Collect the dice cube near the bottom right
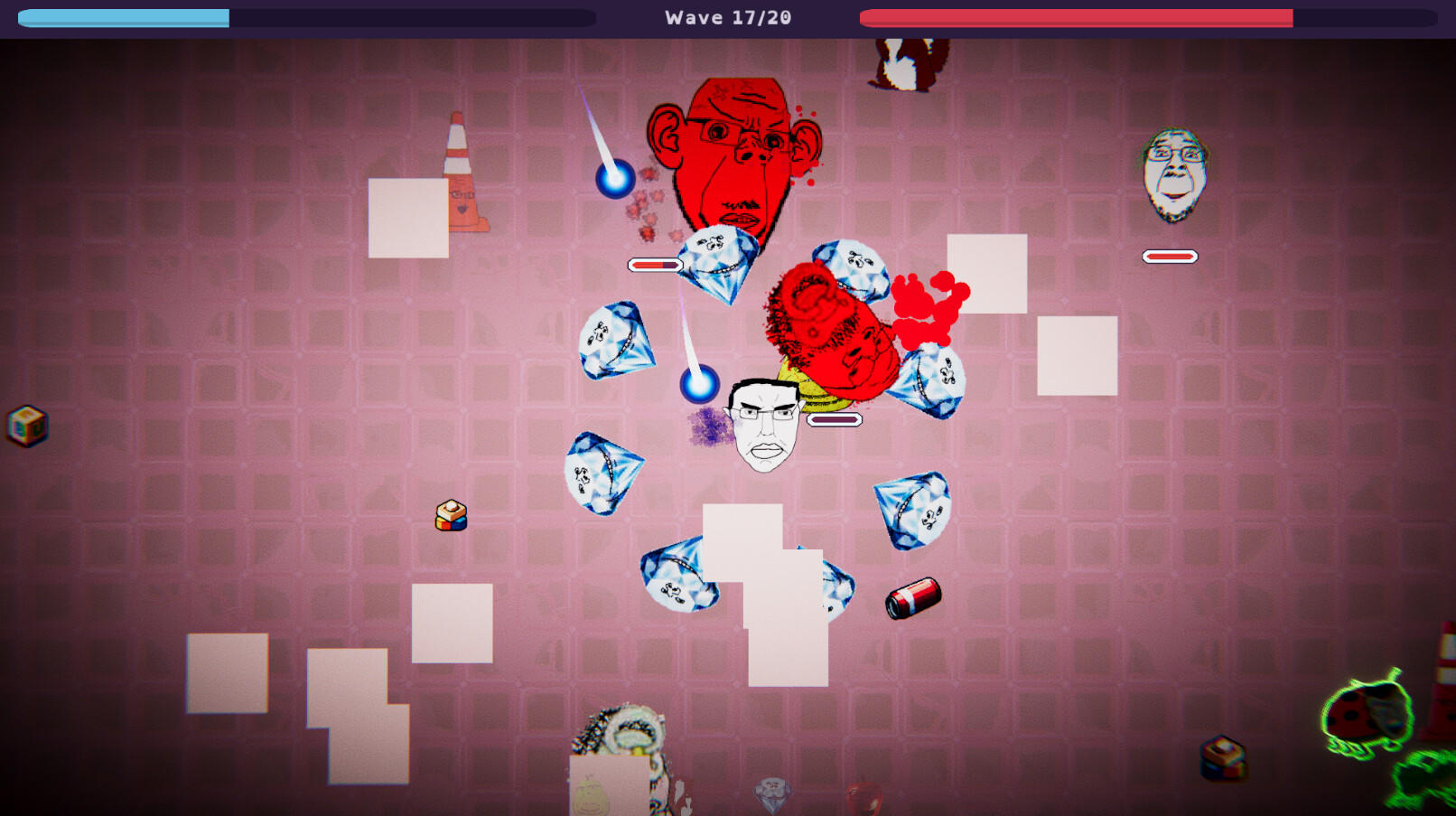This screenshot has height=816, width=1456. click(x=1221, y=759)
